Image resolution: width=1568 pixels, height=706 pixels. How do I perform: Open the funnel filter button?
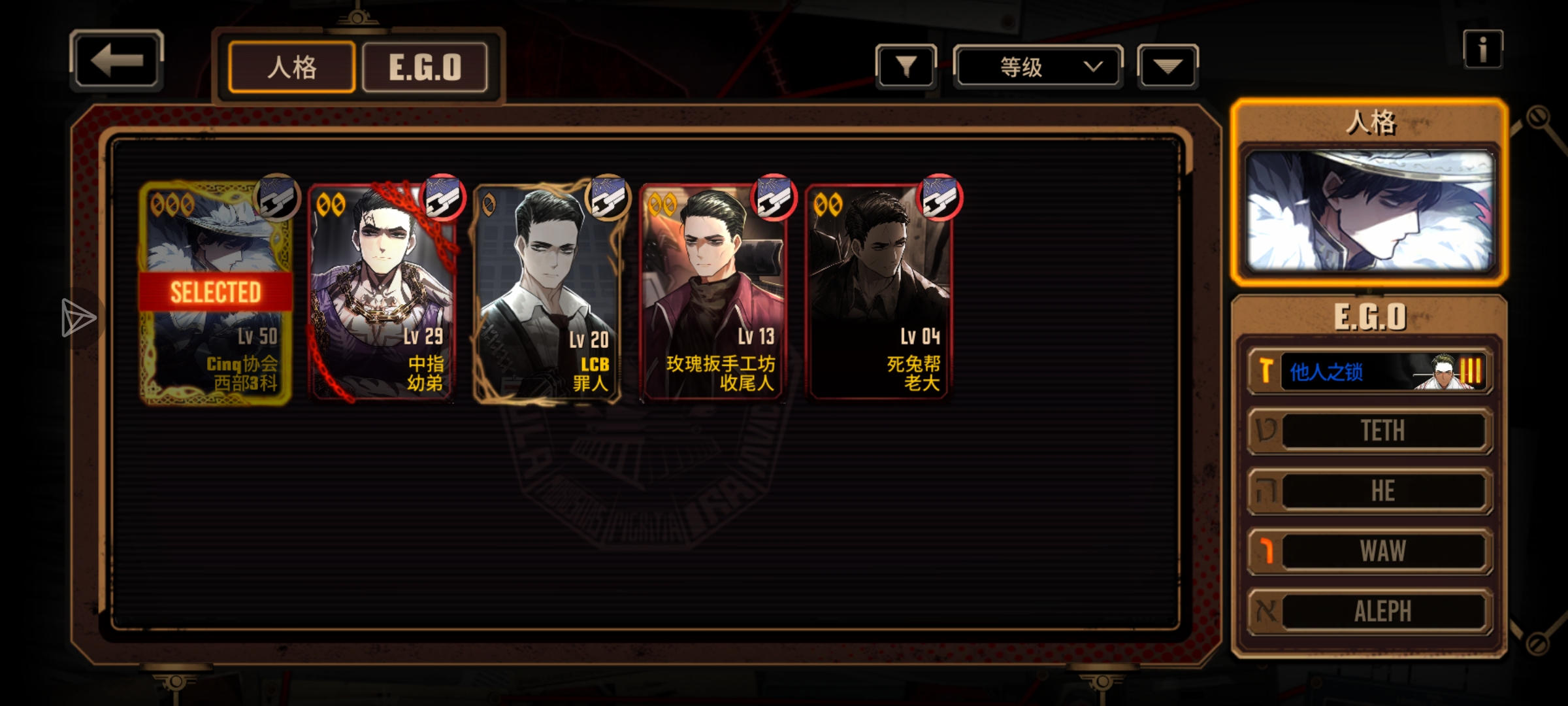click(906, 67)
